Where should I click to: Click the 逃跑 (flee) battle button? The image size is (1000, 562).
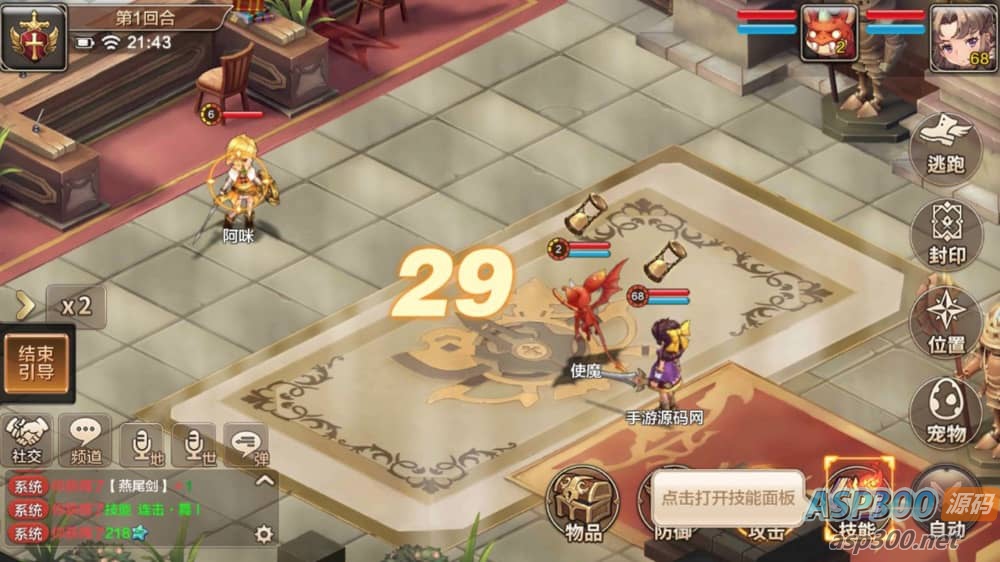click(945, 147)
